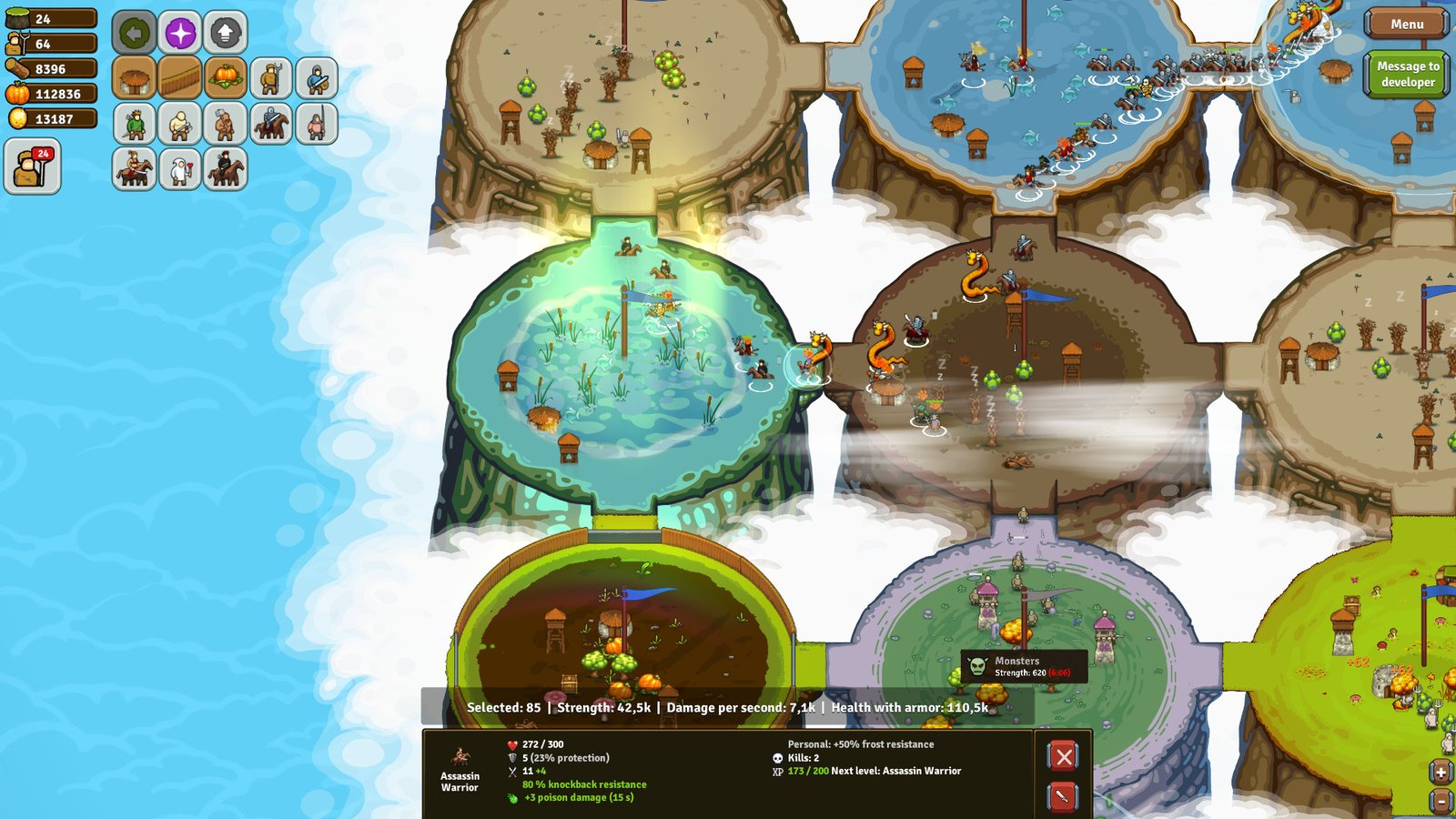Select the green archer king unit icon
Image resolution: width=1456 pixels, height=819 pixels.
tap(133, 125)
